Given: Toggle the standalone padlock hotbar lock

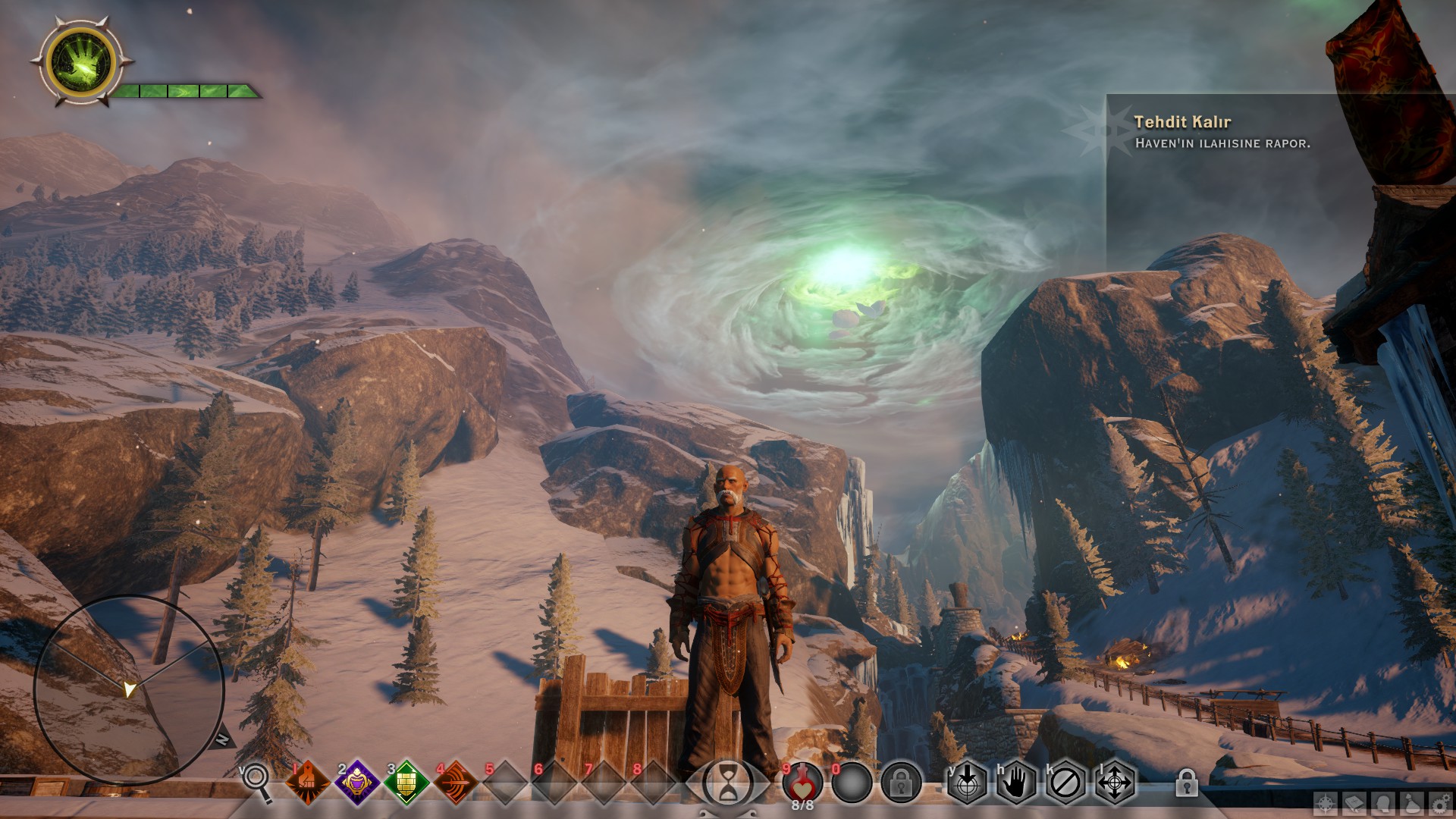Looking at the screenshot, I should pyautogui.click(x=1186, y=783).
